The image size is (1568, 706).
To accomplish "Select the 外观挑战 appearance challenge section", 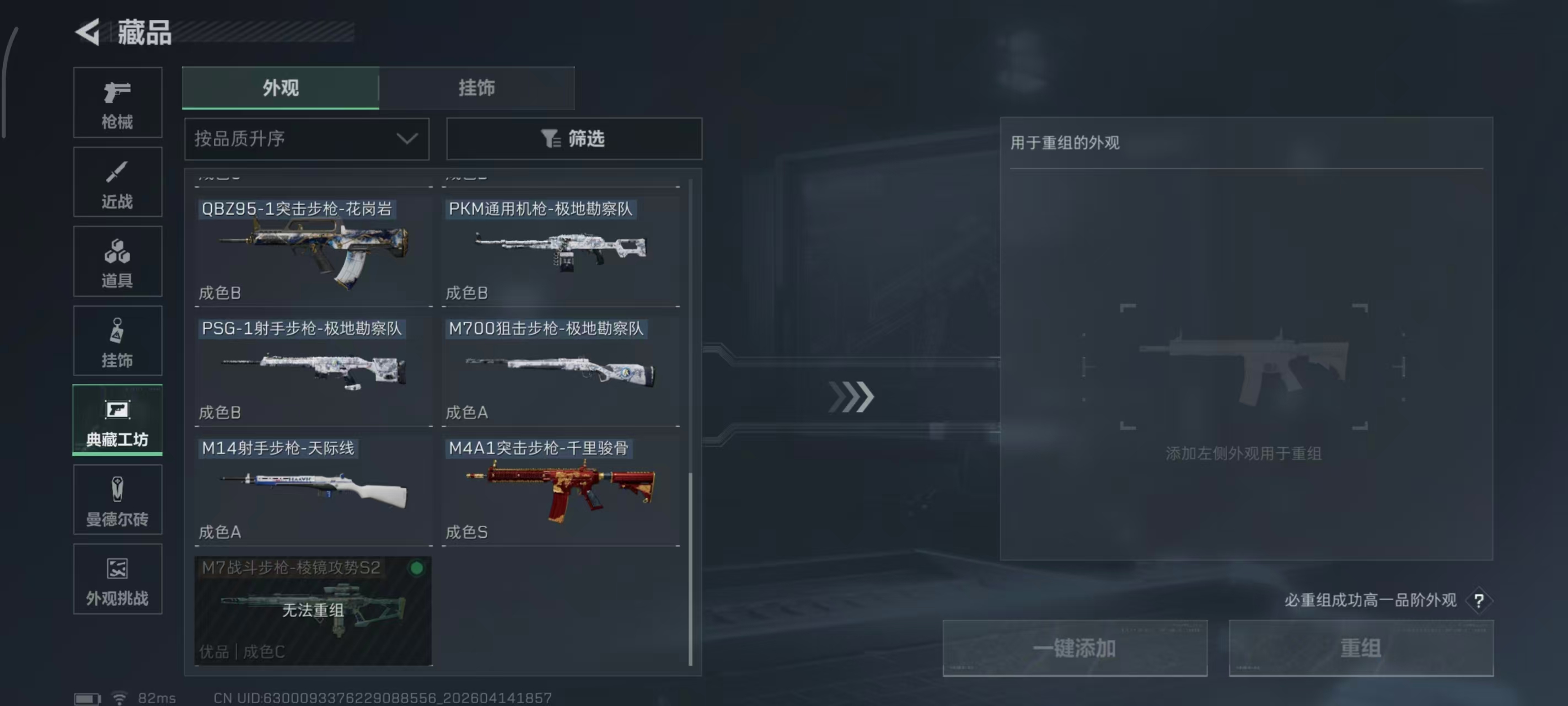I will click(x=117, y=579).
